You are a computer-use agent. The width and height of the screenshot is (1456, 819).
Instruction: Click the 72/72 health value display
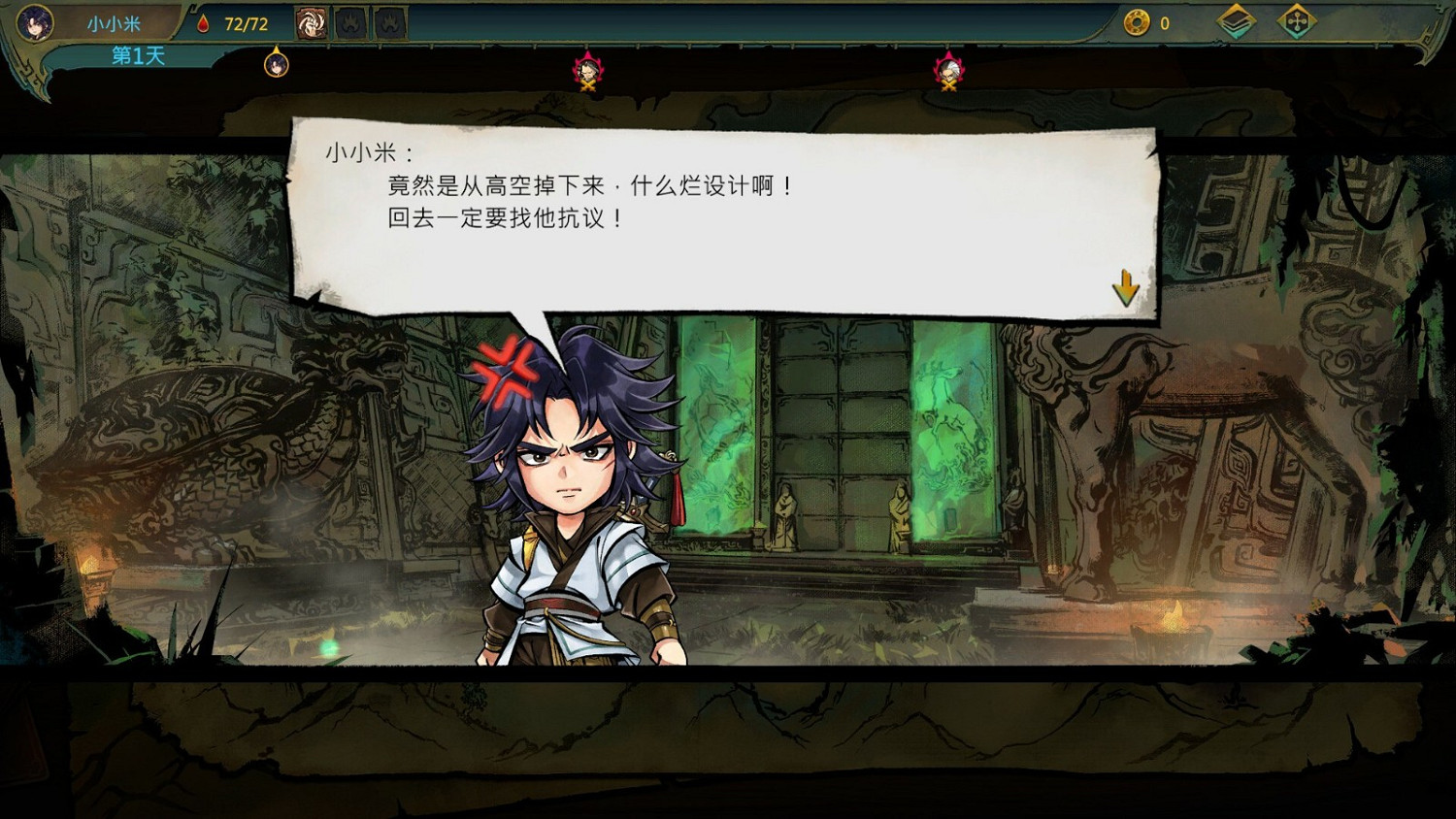coord(245,24)
